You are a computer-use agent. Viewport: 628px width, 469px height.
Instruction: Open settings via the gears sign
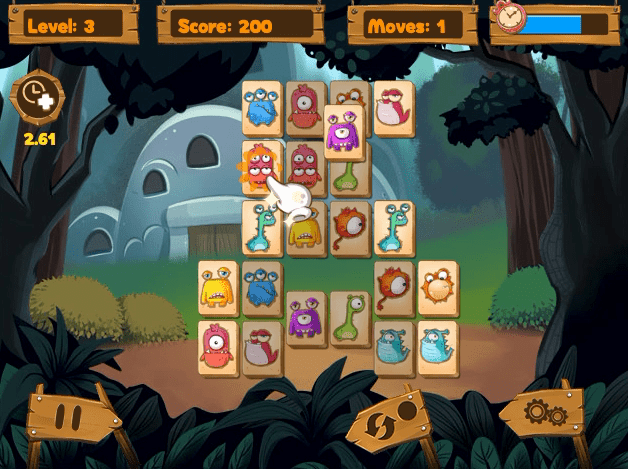pyautogui.click(x=544, y=412)
